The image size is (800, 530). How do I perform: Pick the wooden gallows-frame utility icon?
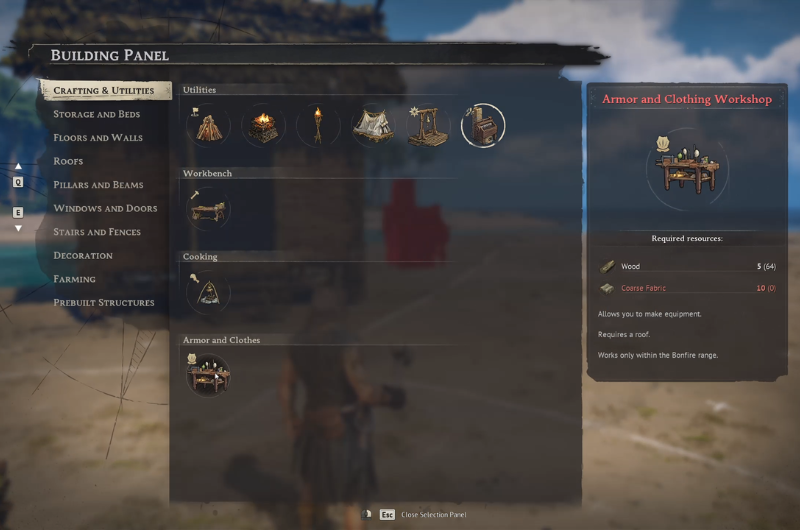click(x=428, y=125)
